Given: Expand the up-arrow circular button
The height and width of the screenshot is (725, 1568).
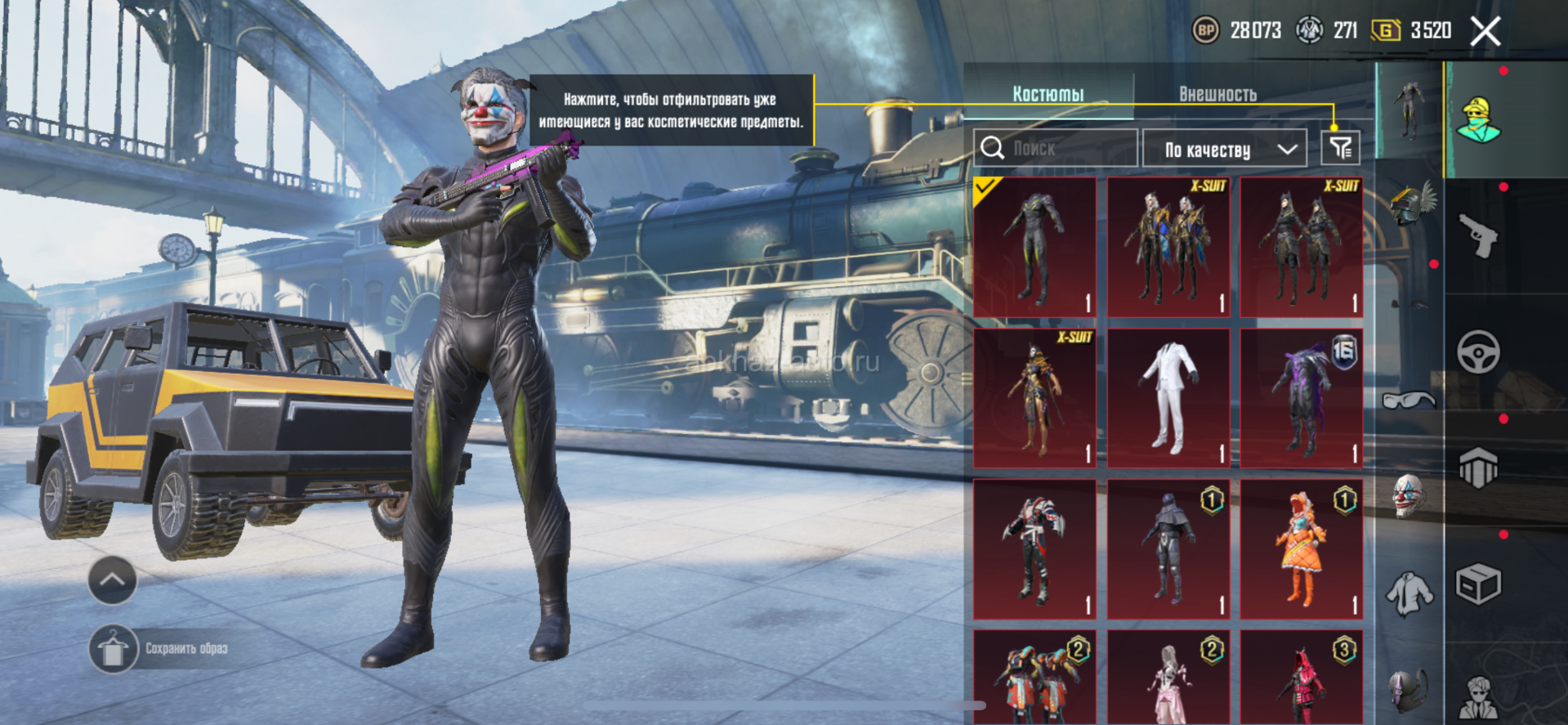Looking at the screenshot, I should point(112,580).
